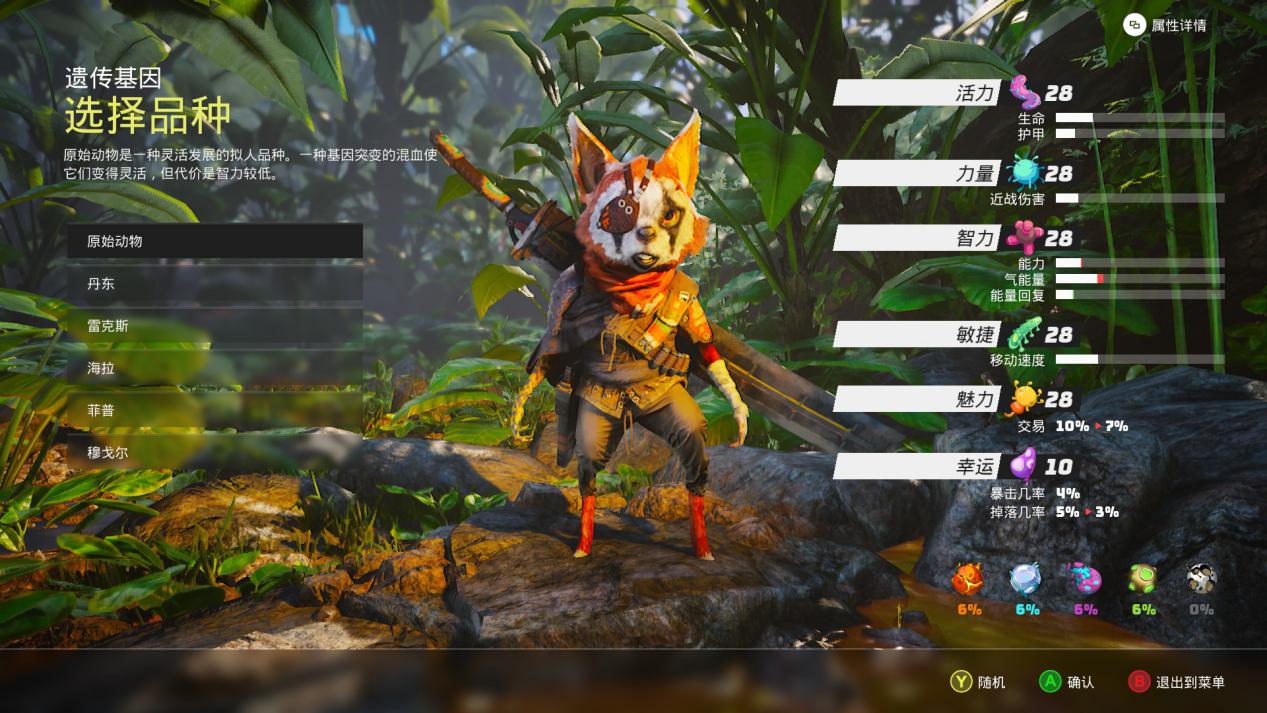Choose the 丹东 breed
Viewport: 1267px width, 713px height.
[215, 284]
